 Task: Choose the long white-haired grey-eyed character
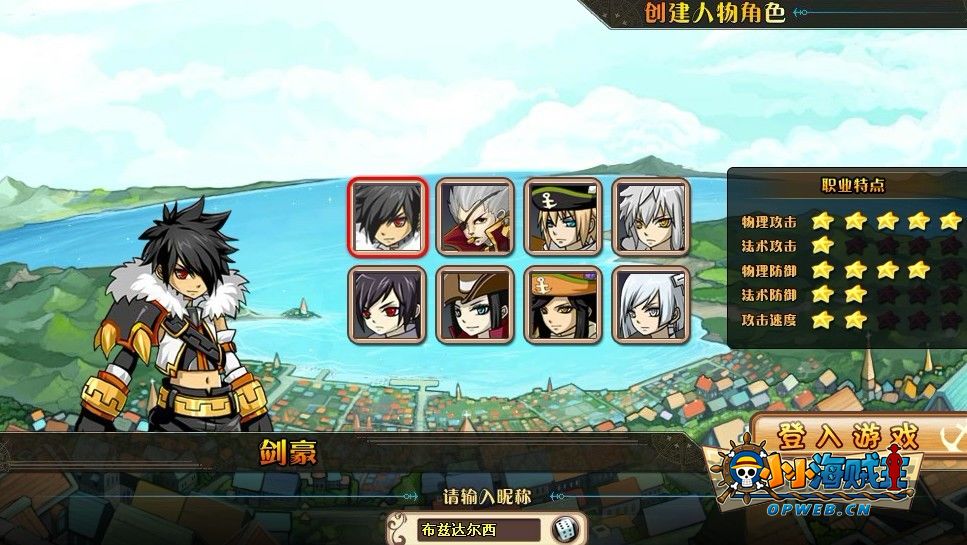pyautogui.click(x=650, y=304)
